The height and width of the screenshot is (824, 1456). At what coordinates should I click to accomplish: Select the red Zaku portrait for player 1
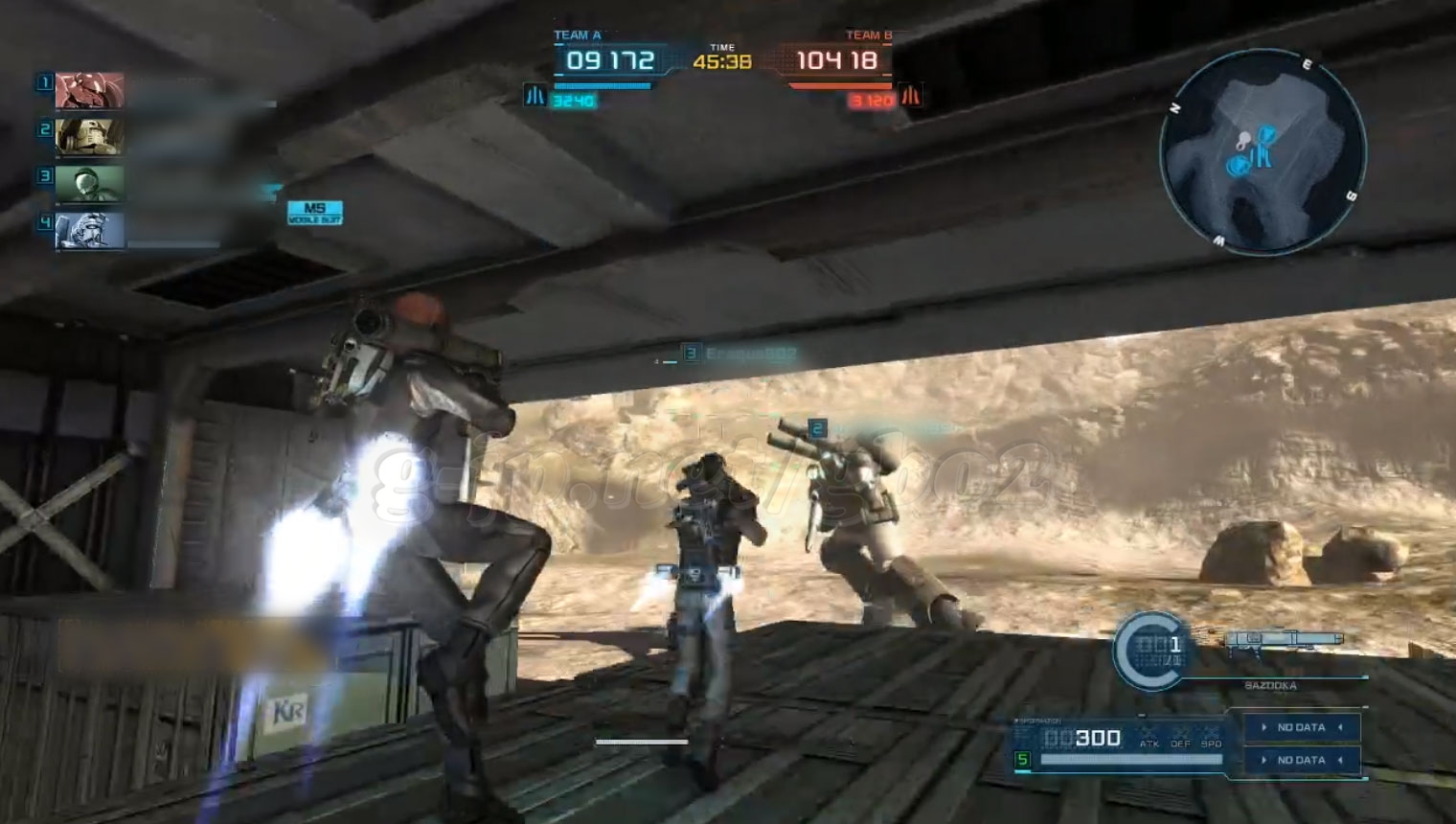point(89,91)
